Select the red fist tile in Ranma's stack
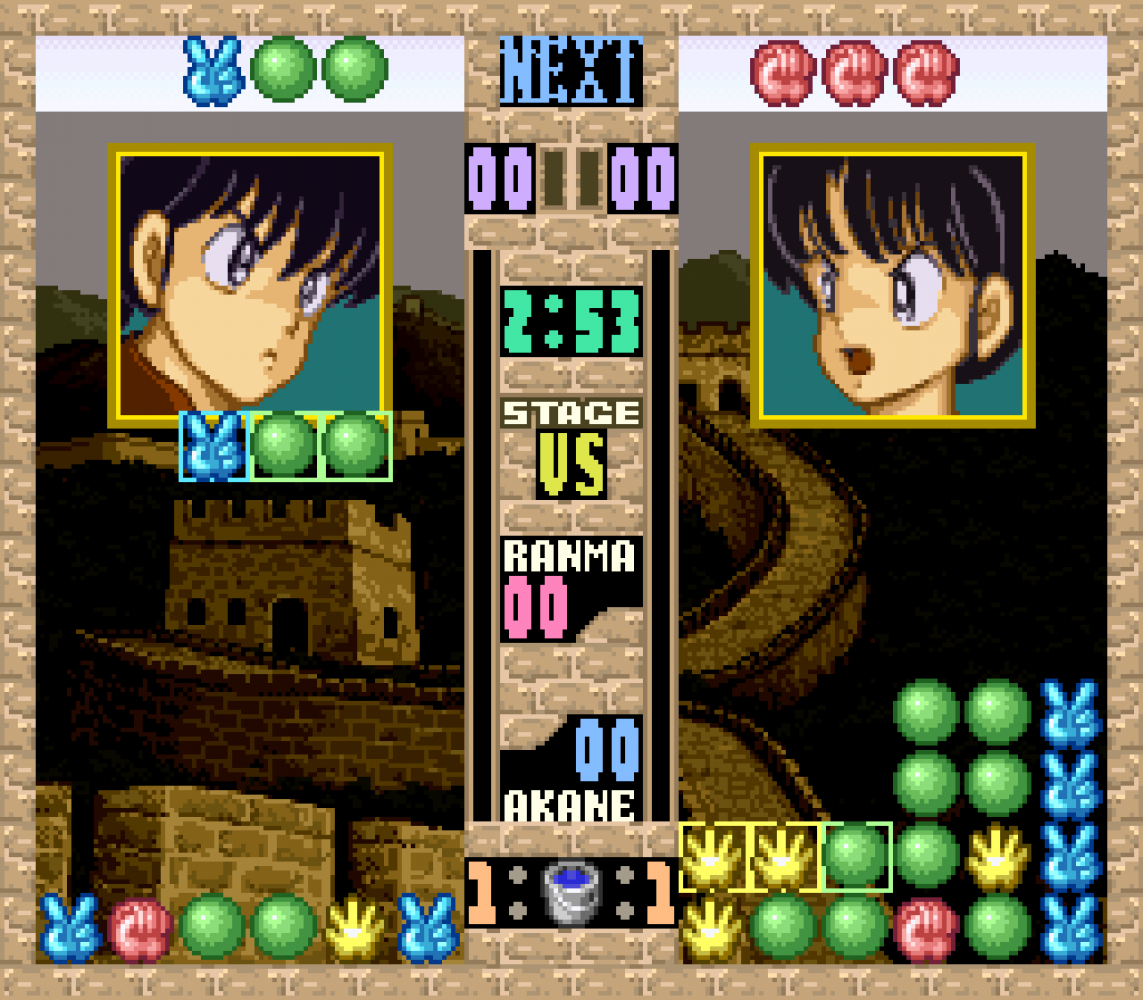Image resolution: width=1143 pixels, height=1000 pixels. pyautogui.click(x=141, y=928)
